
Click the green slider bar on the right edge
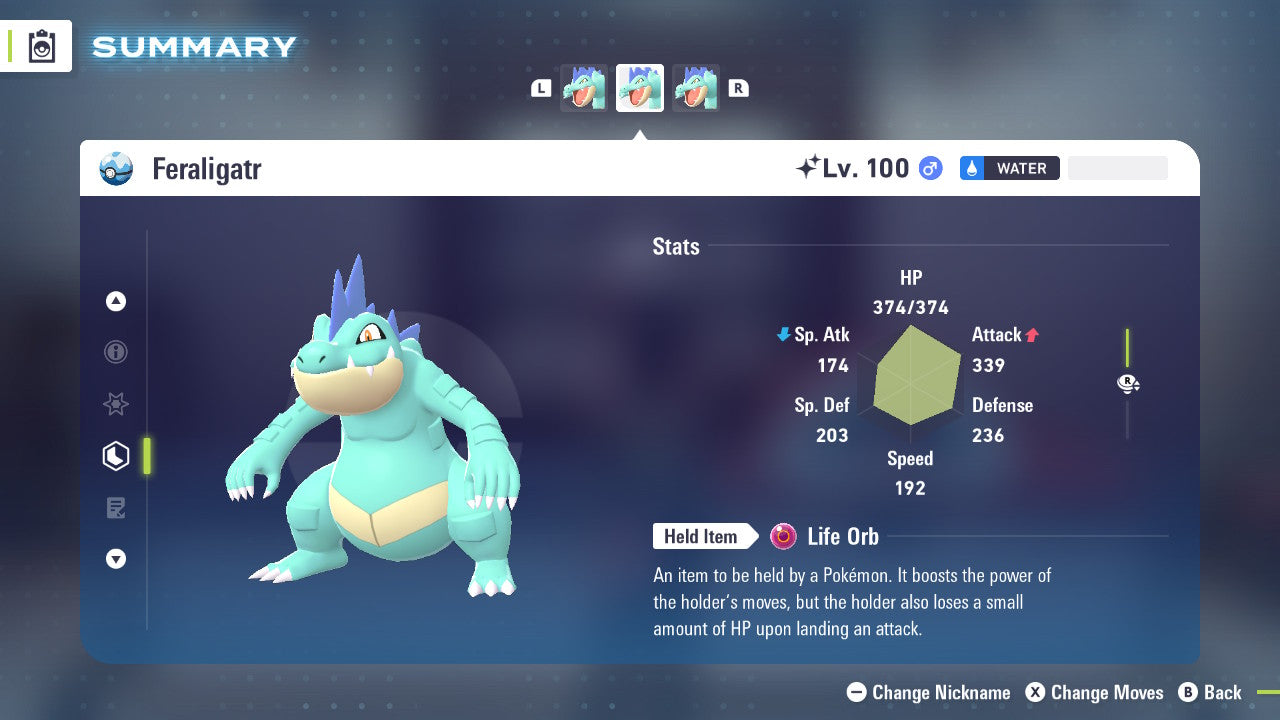1129,345
